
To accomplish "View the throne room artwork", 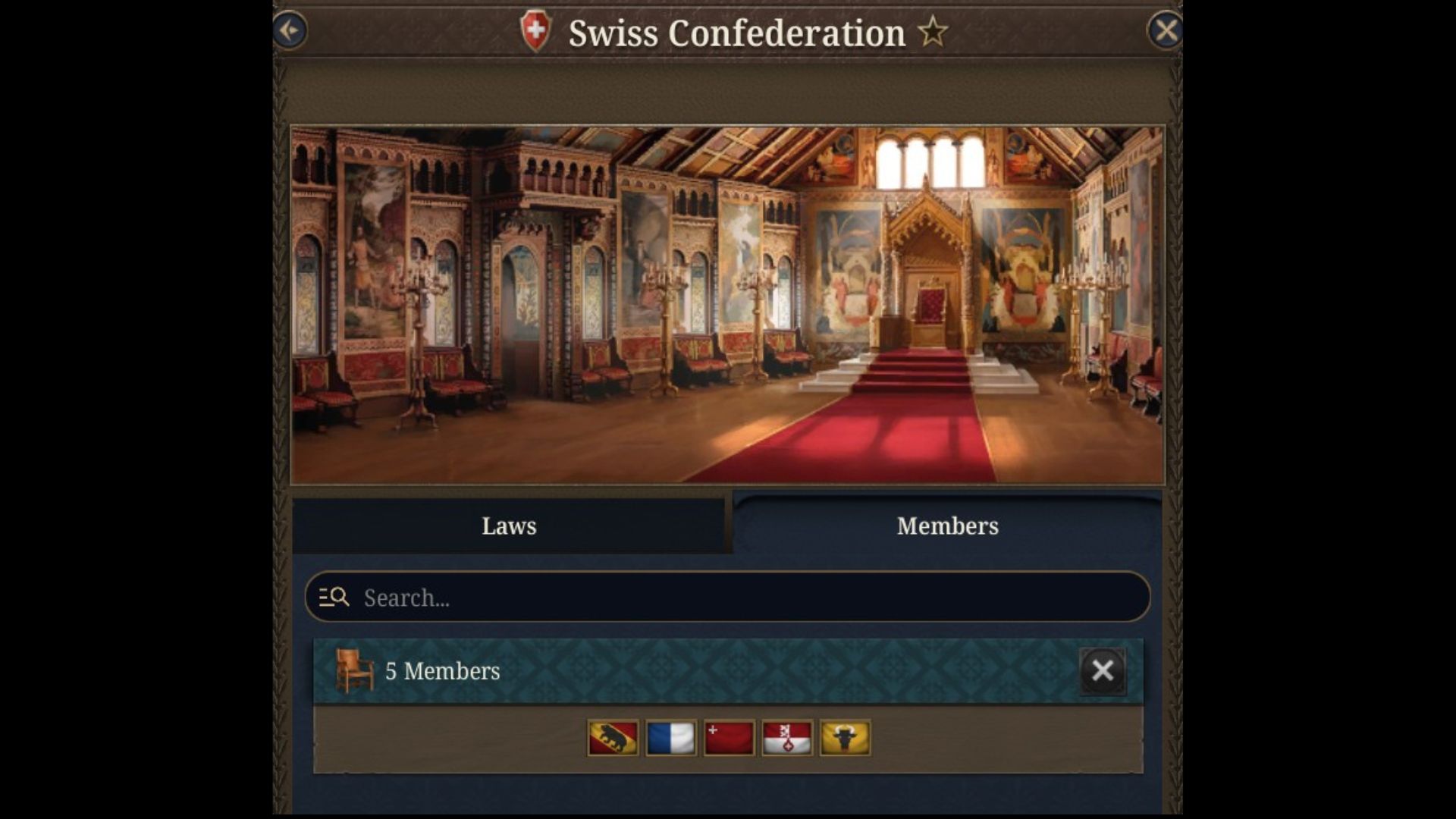I will (726, 303).
